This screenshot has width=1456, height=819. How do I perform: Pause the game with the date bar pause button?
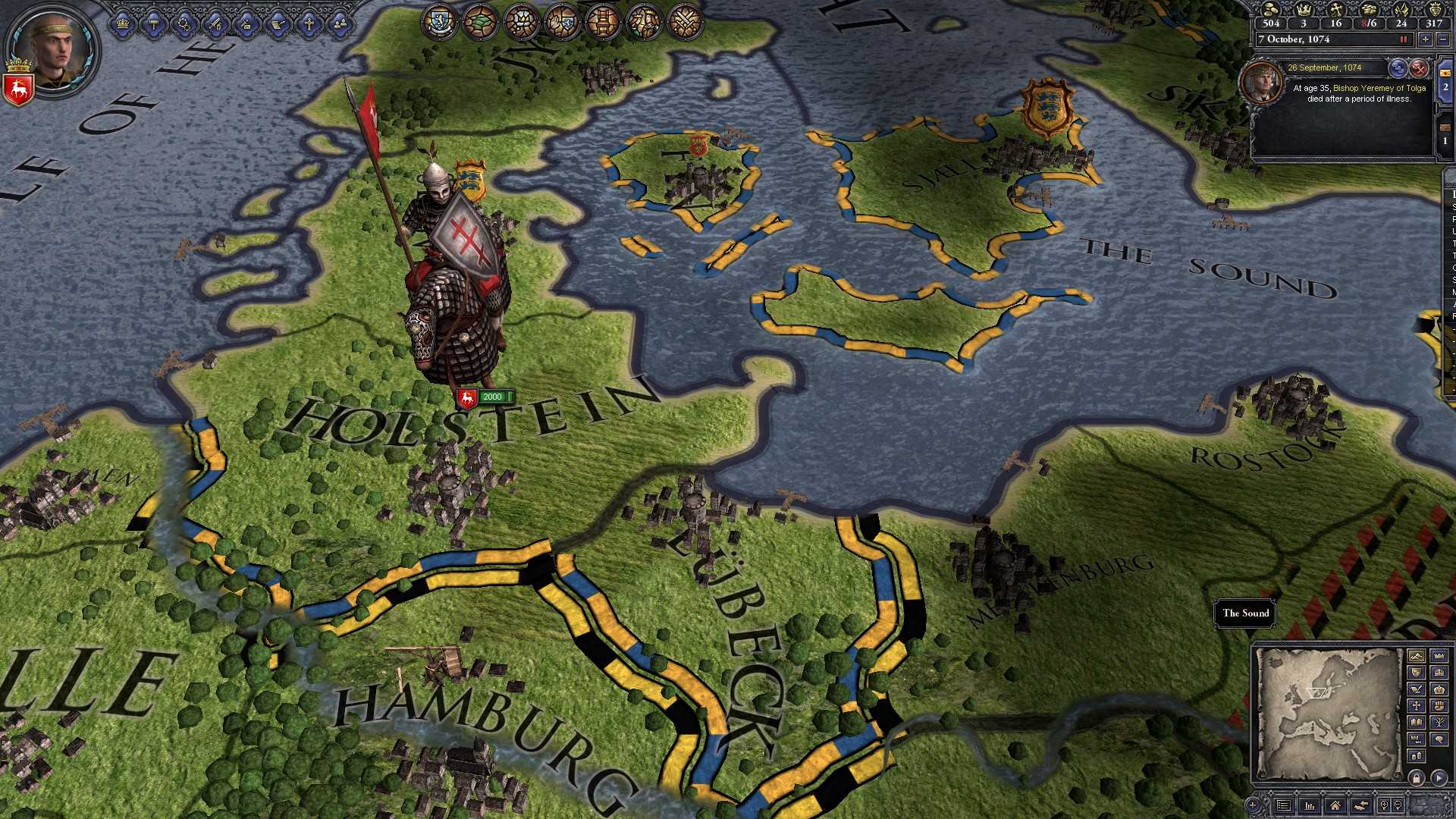point(1404,39)
